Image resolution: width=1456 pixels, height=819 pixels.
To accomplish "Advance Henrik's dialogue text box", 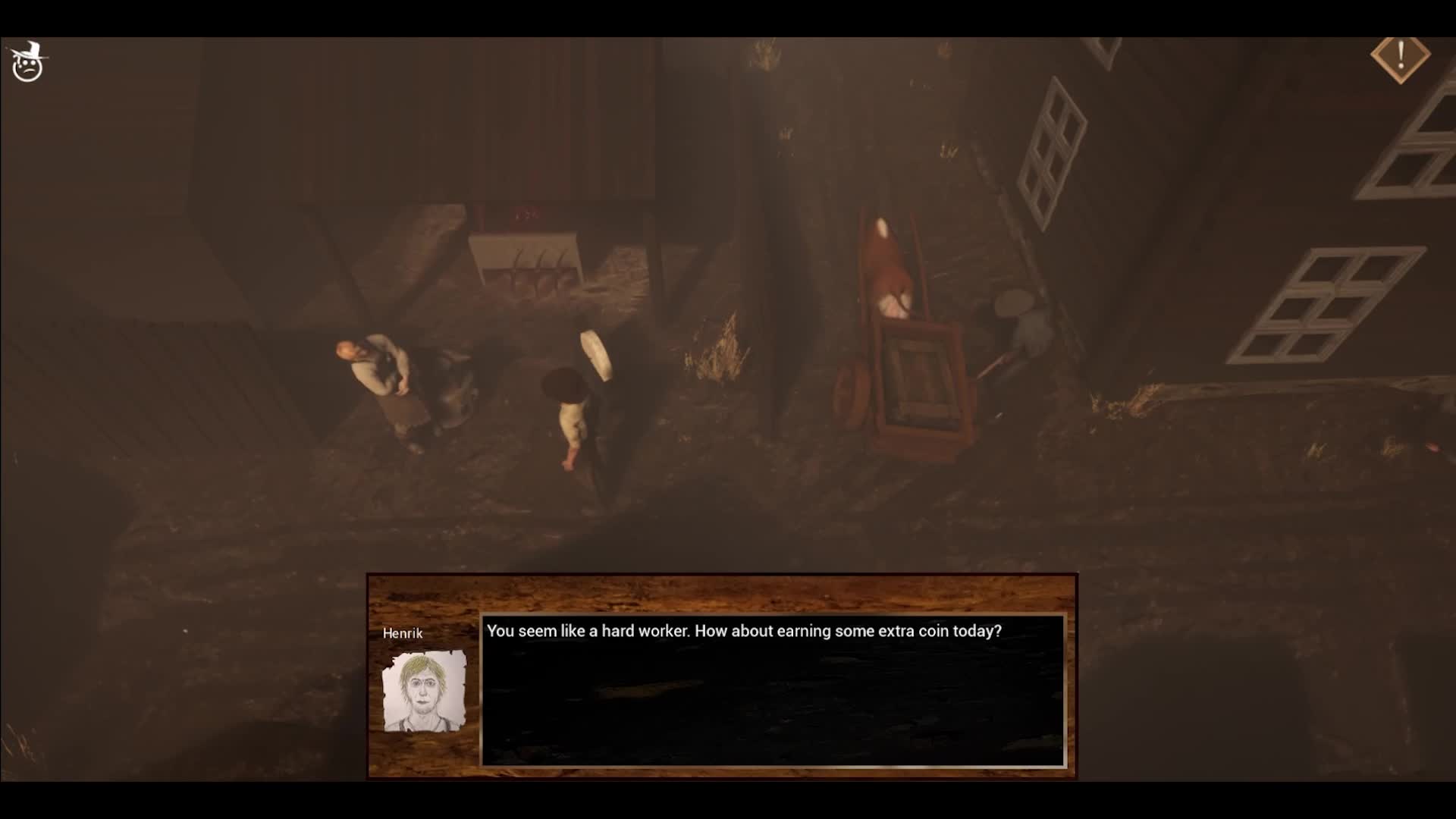I will [x=773, y=690].
